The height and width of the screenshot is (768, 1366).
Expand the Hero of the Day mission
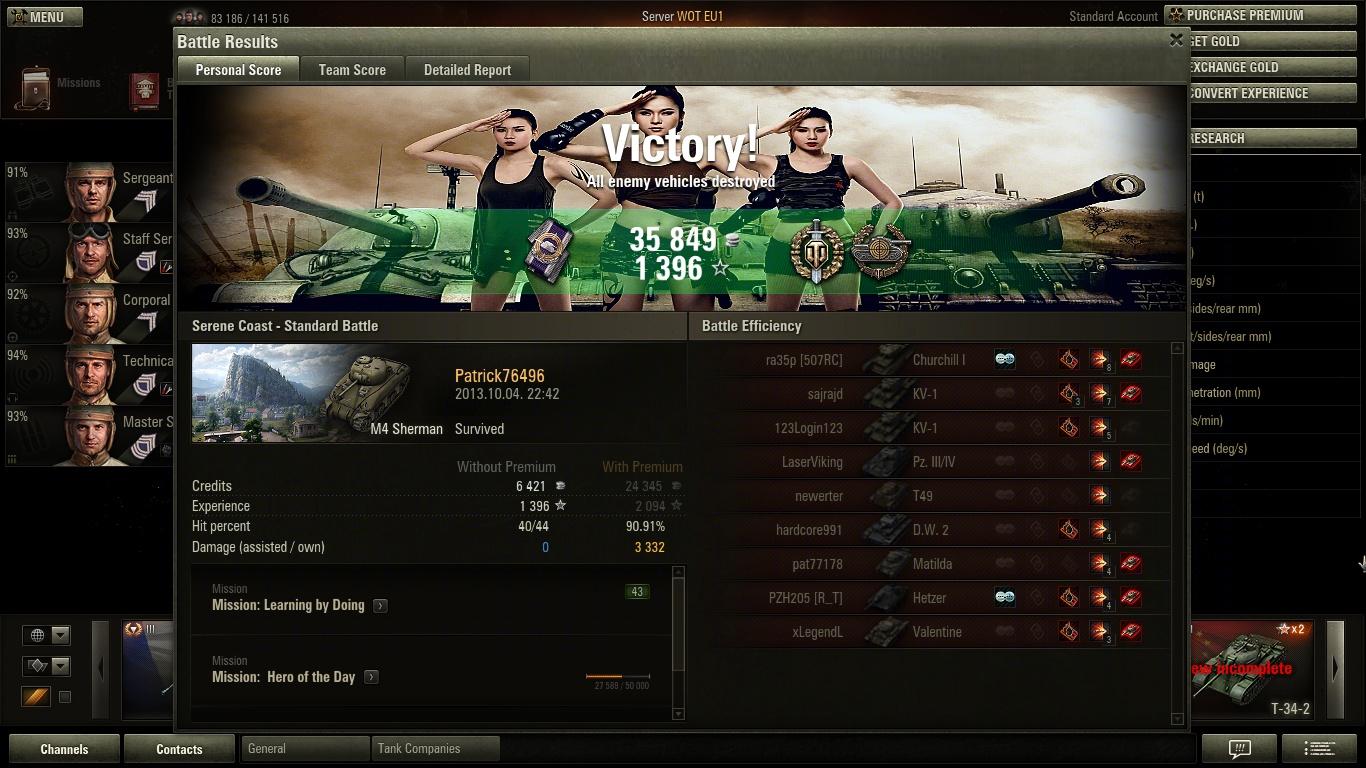pos(371,677)
